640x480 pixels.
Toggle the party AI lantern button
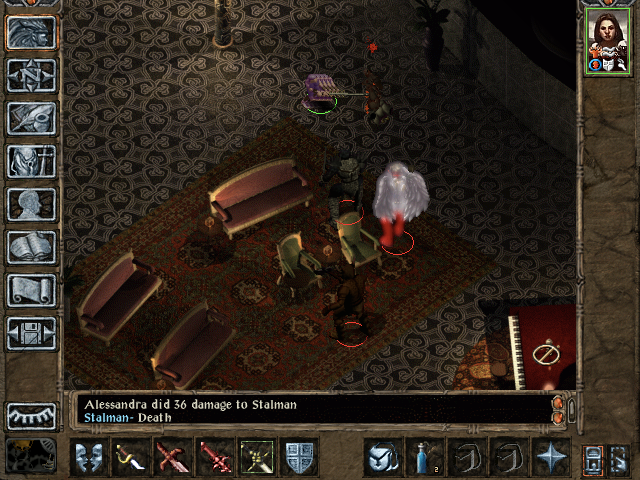click(592, 457)
